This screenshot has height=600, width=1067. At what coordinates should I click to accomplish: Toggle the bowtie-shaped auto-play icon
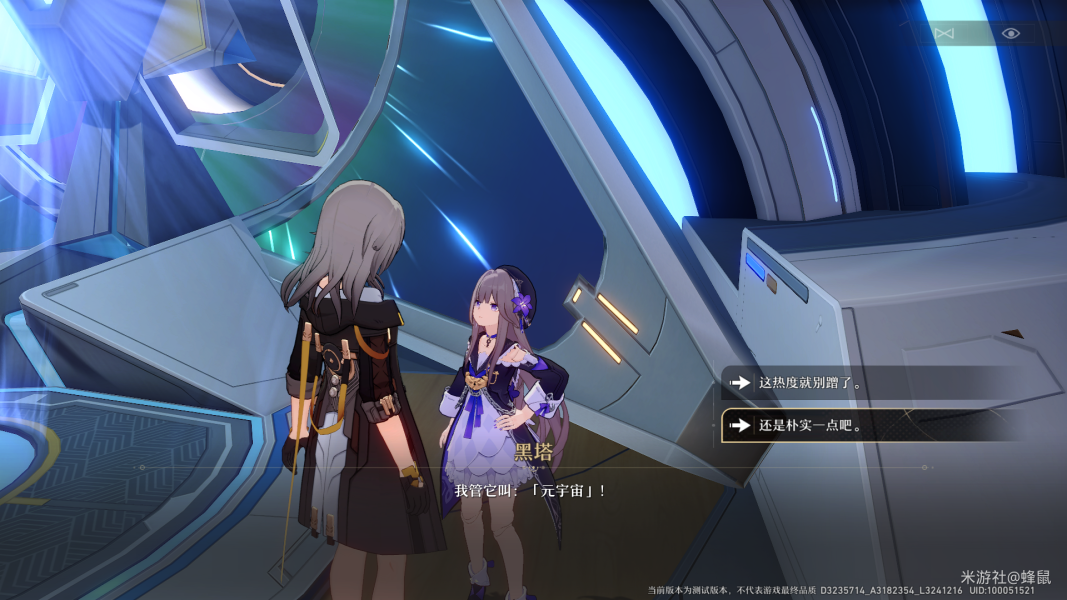click(944, 33)
